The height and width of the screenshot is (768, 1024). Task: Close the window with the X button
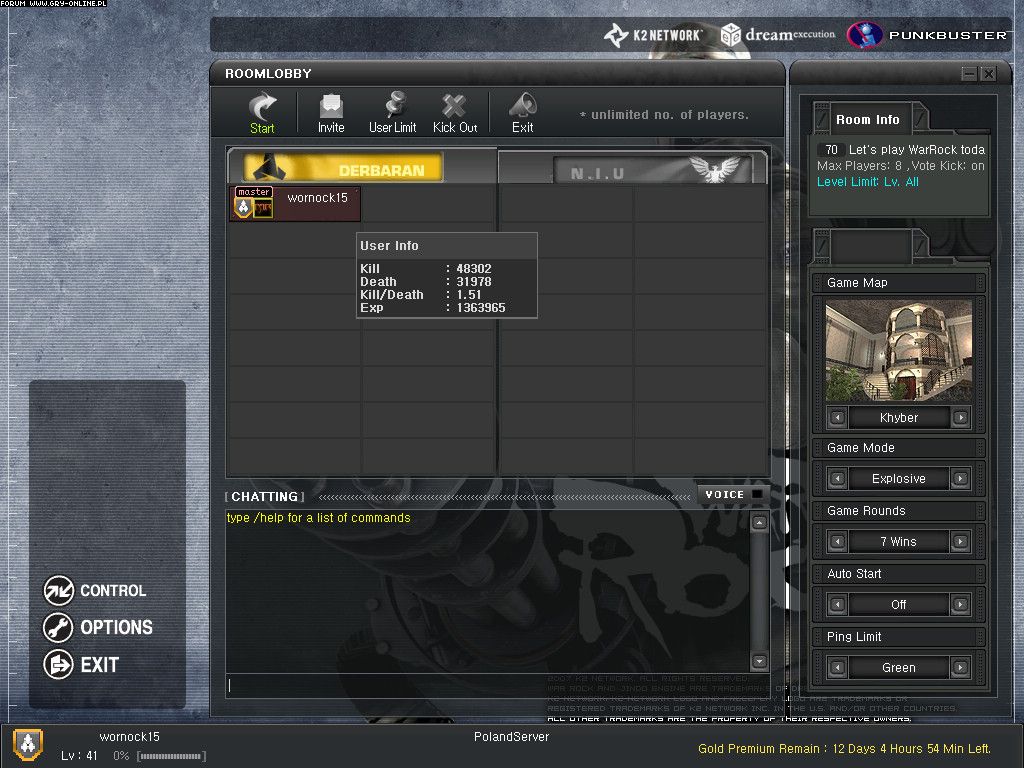988,74
